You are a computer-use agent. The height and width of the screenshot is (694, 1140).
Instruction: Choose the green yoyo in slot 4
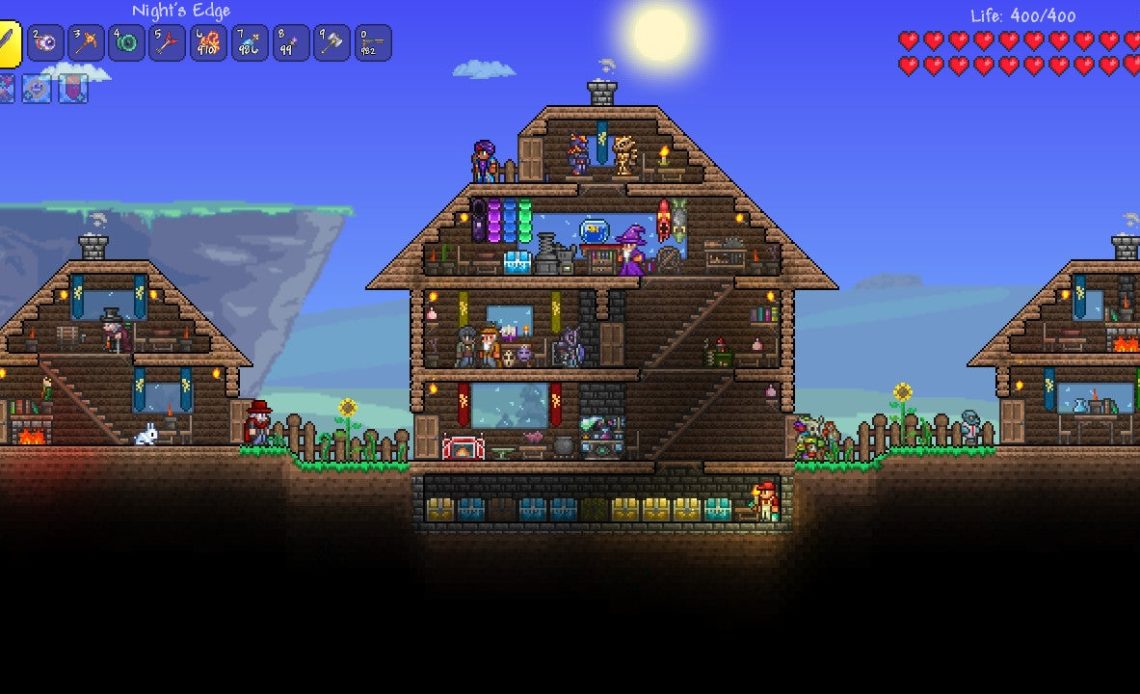coord(127,43)
